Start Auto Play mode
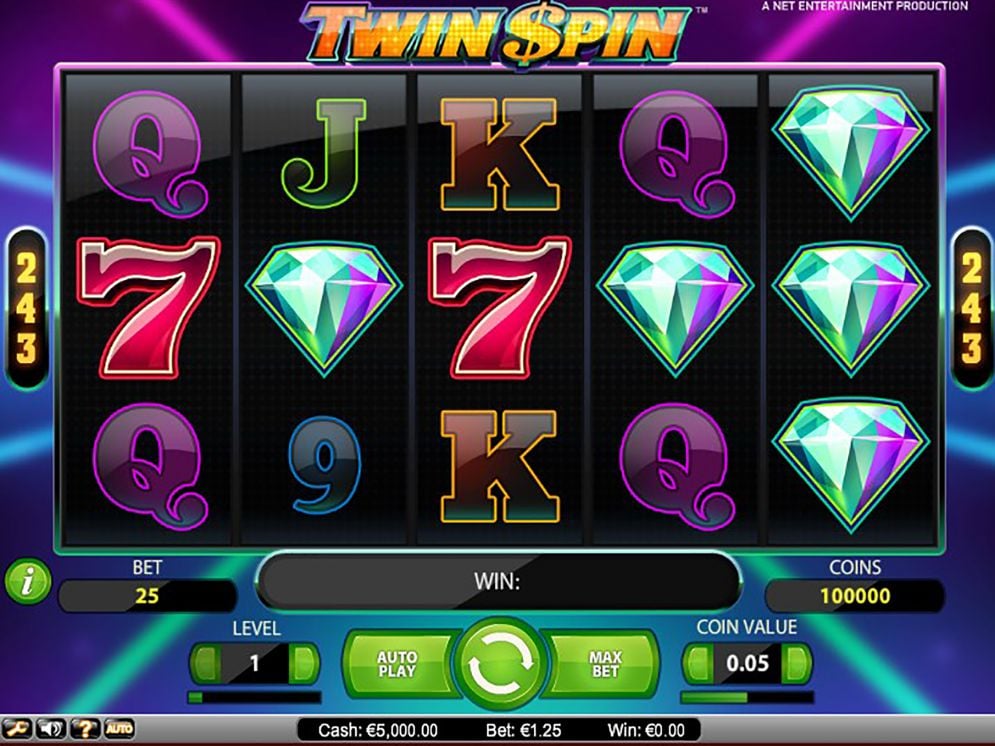 (397, 664)
